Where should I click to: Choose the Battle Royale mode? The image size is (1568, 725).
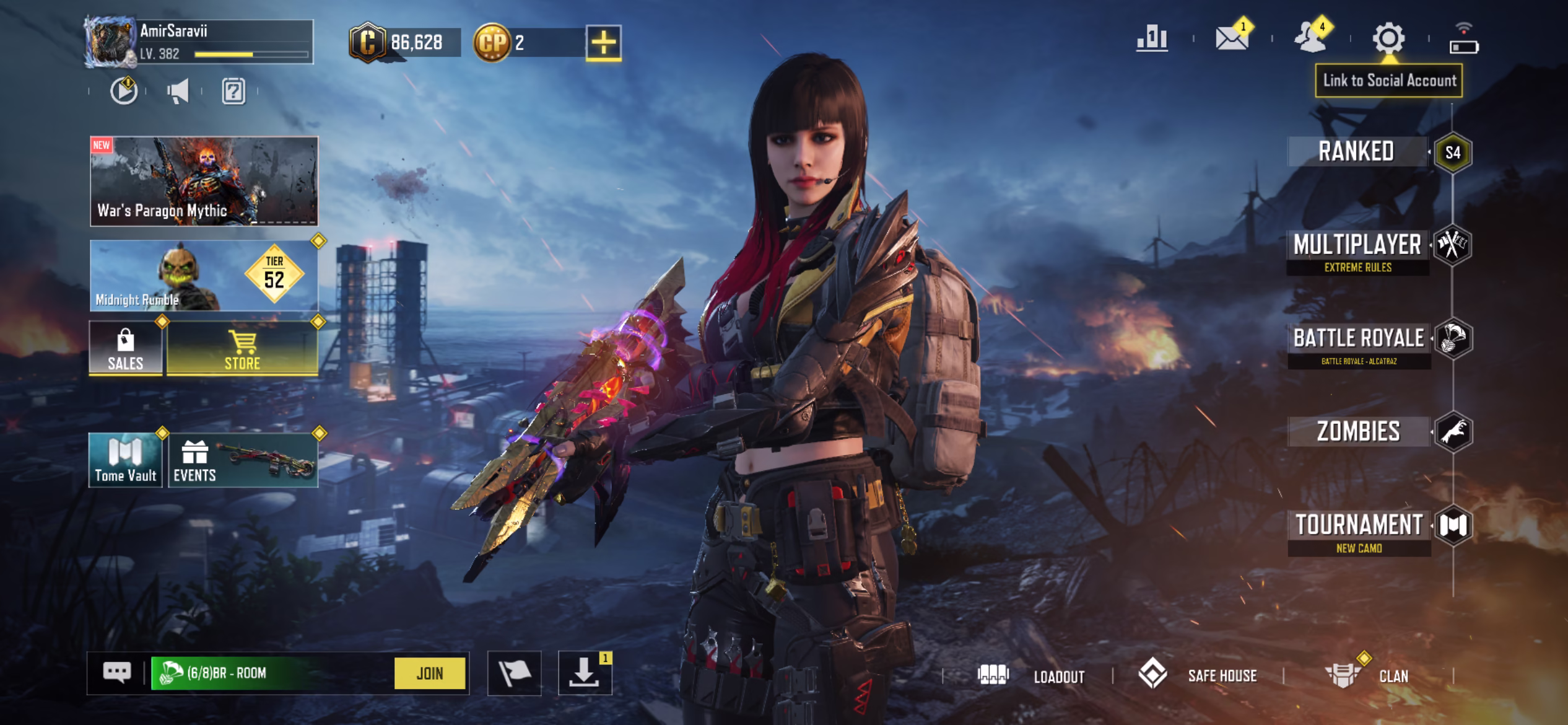coord(1359,344)
